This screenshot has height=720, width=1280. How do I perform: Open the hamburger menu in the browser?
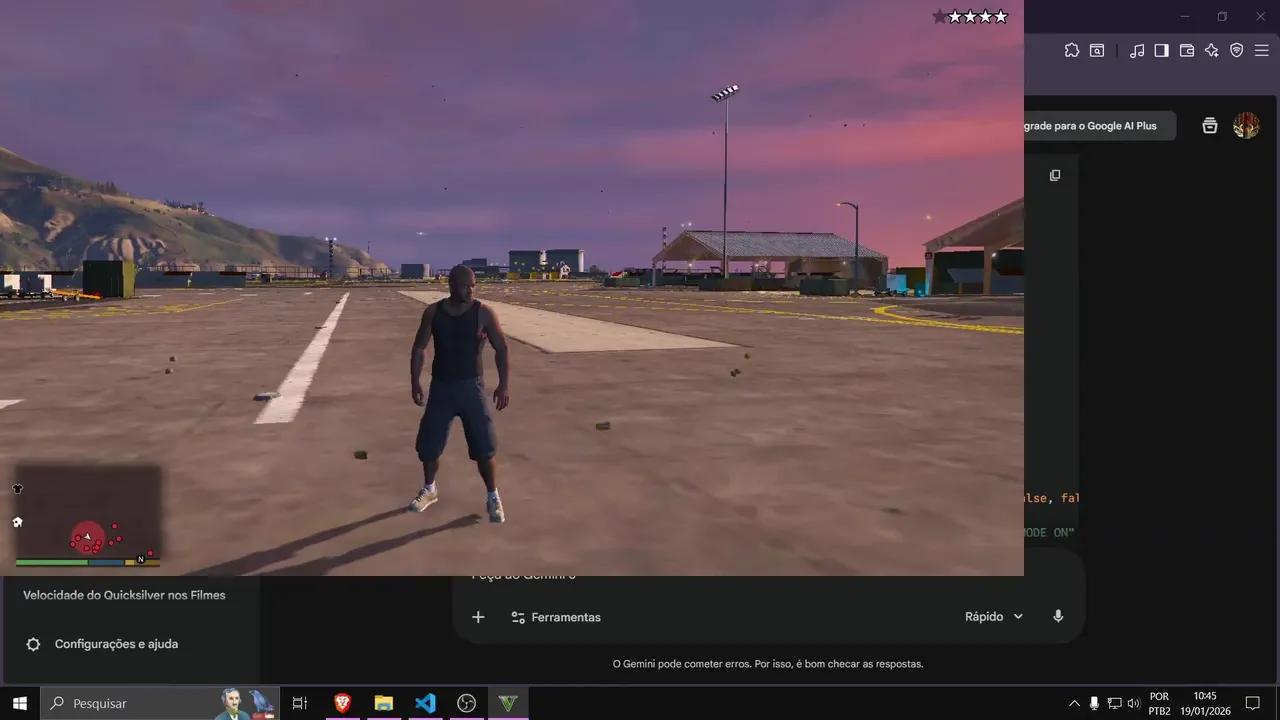click(1261, 50)
